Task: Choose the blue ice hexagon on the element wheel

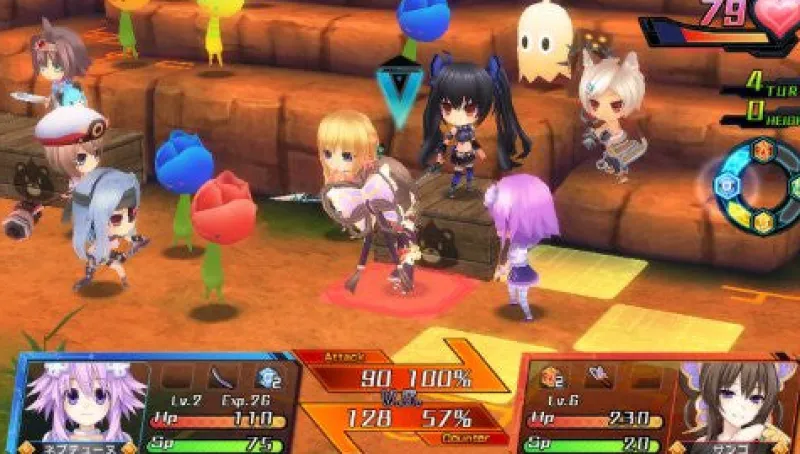Action: [x=725, y=186]
